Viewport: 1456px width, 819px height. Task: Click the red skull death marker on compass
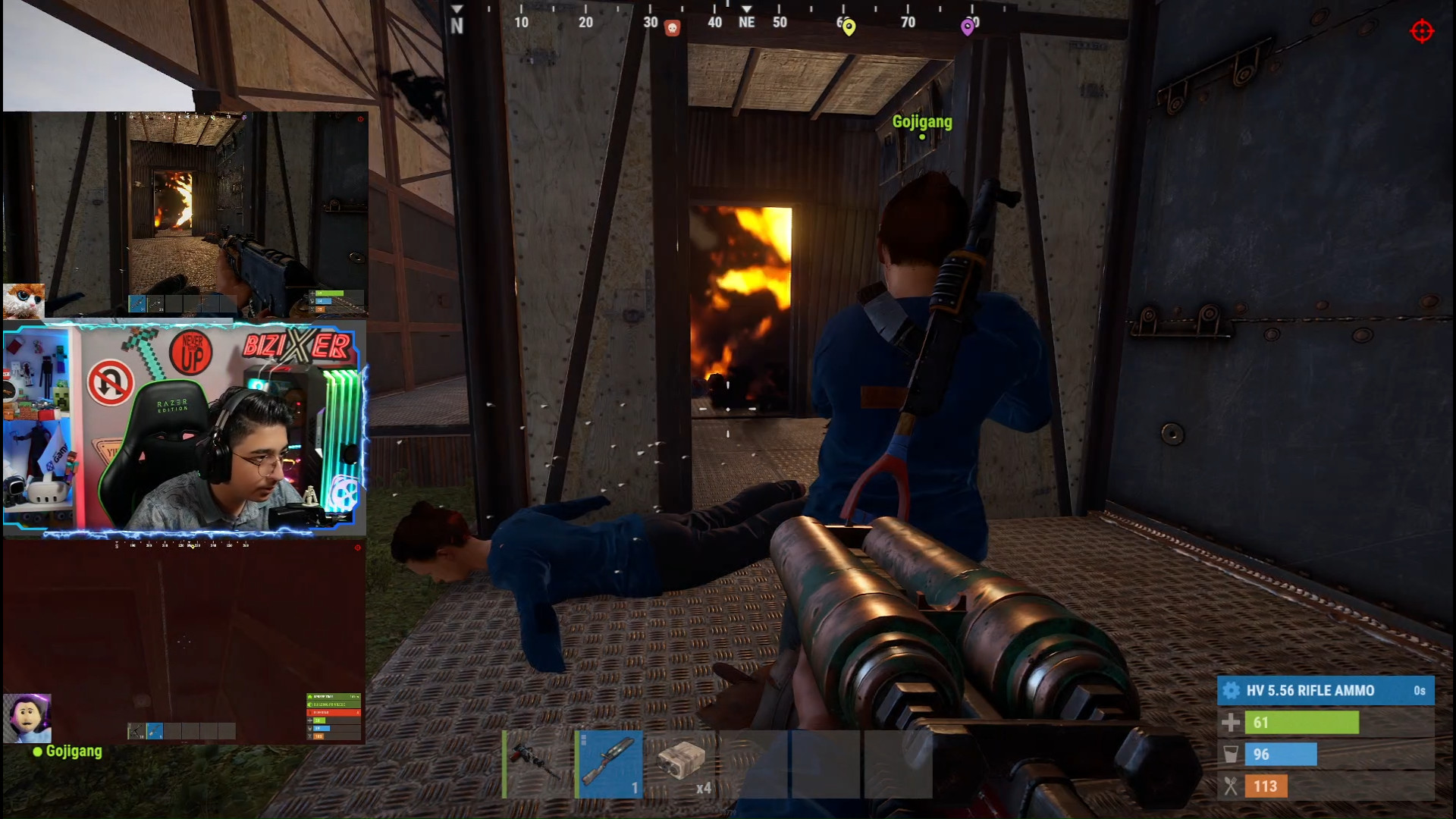pyautogui.click(x=672, y=28)
